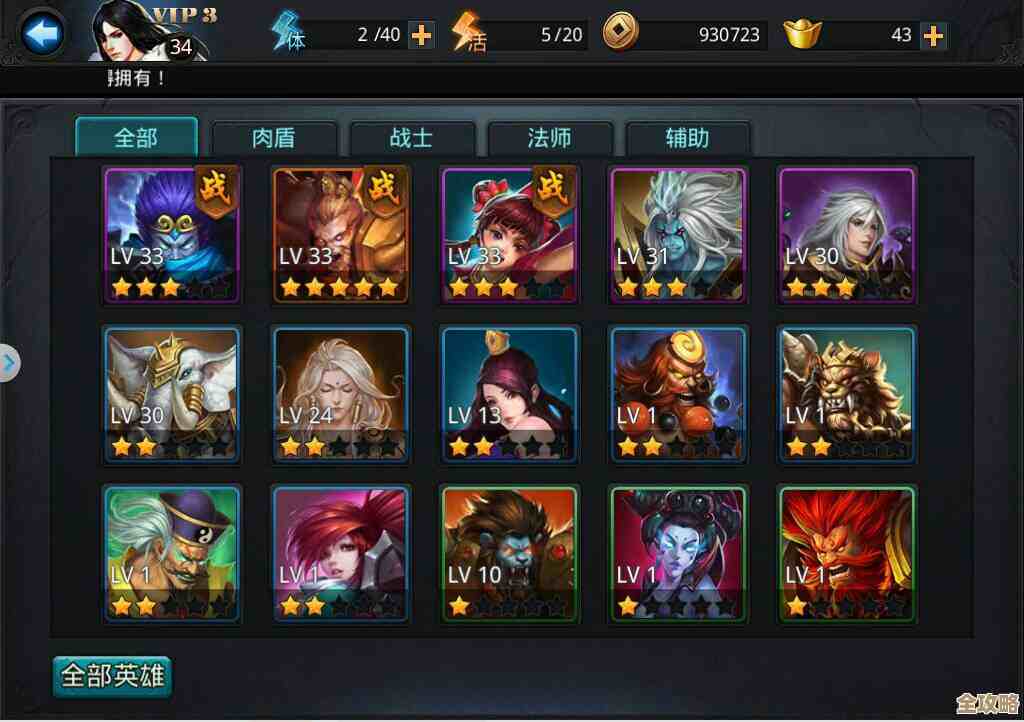Select the blue monkey hero LV 33
The width and height of the screenshot is (1024, 722).
[172, 235]
